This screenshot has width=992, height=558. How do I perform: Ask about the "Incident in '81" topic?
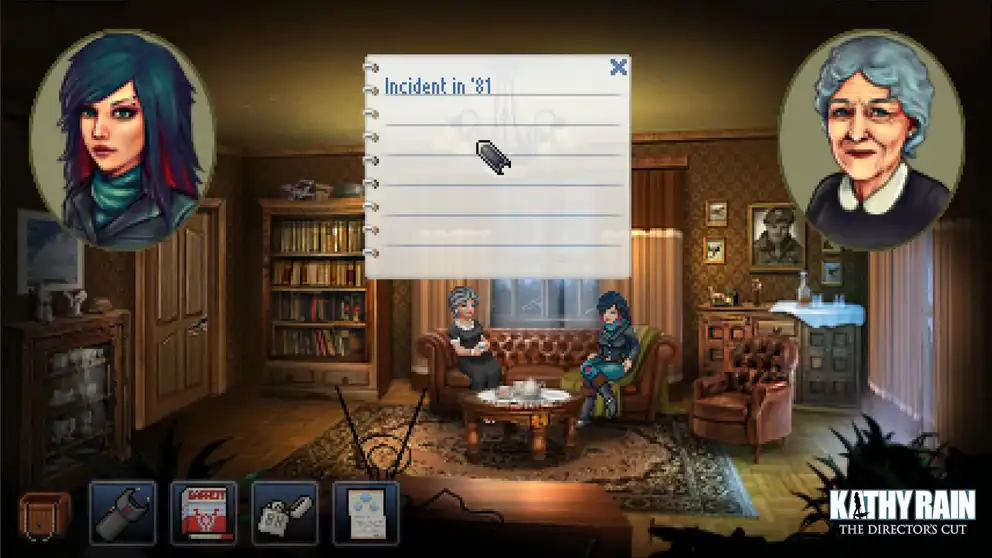(438, 87)
